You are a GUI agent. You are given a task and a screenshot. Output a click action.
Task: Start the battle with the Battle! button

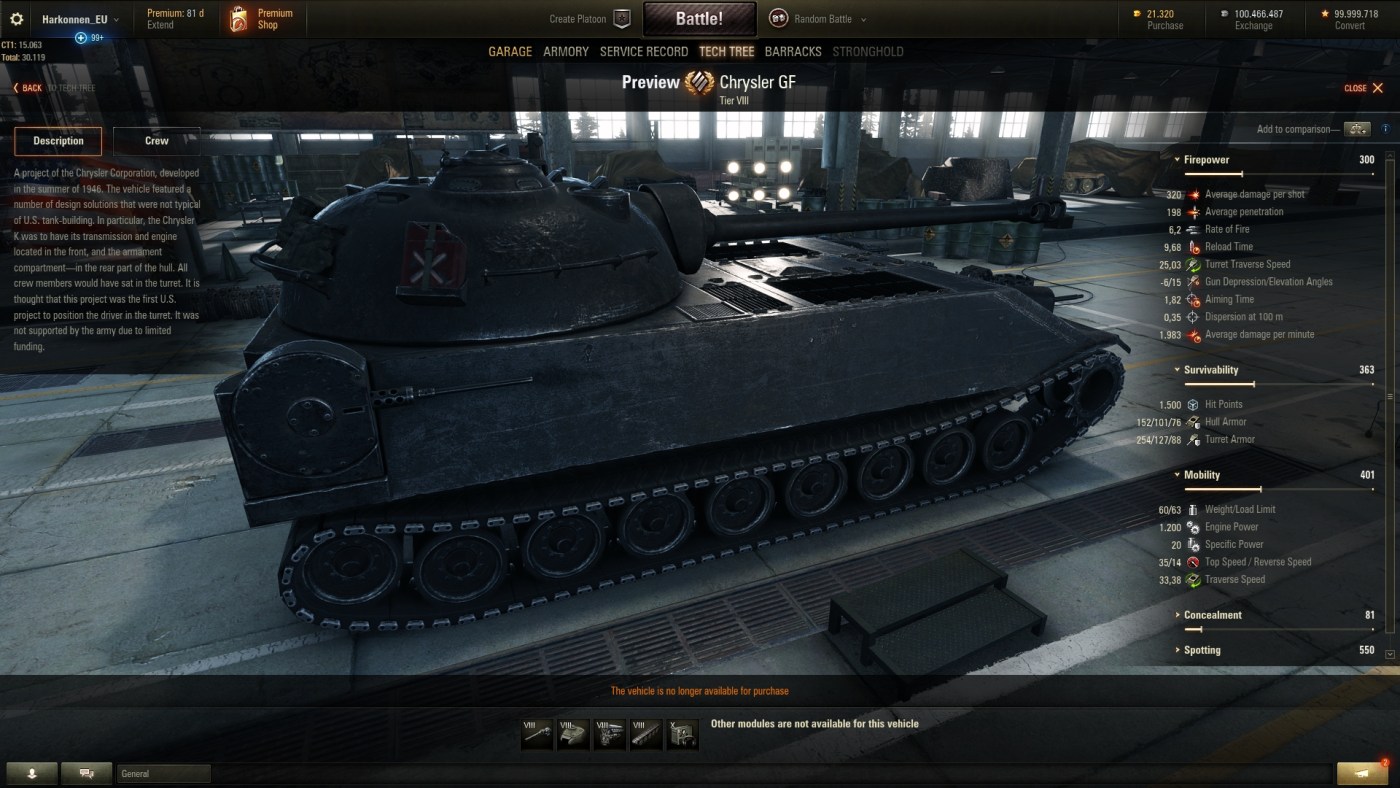699,19
